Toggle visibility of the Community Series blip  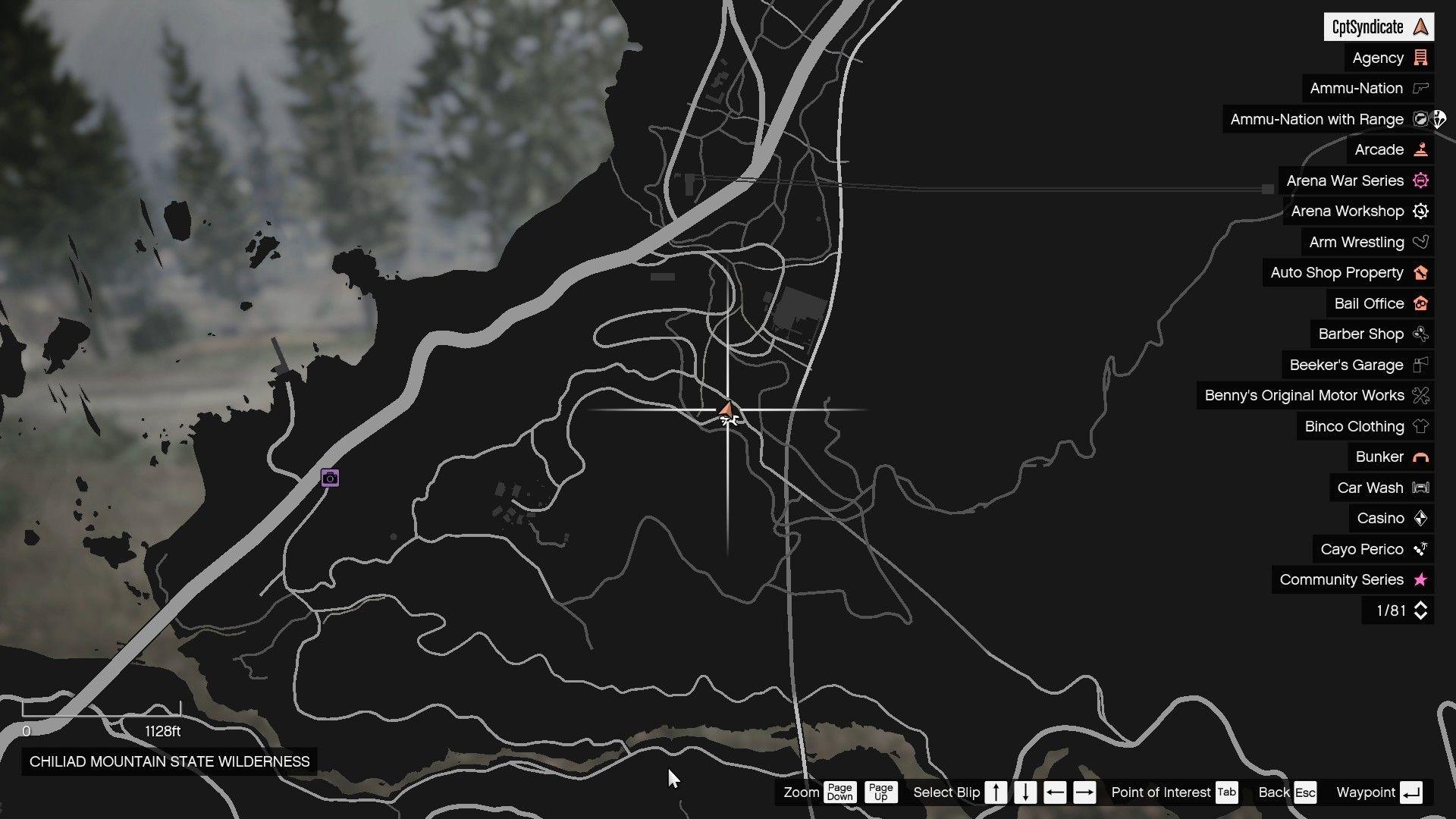1420,579
